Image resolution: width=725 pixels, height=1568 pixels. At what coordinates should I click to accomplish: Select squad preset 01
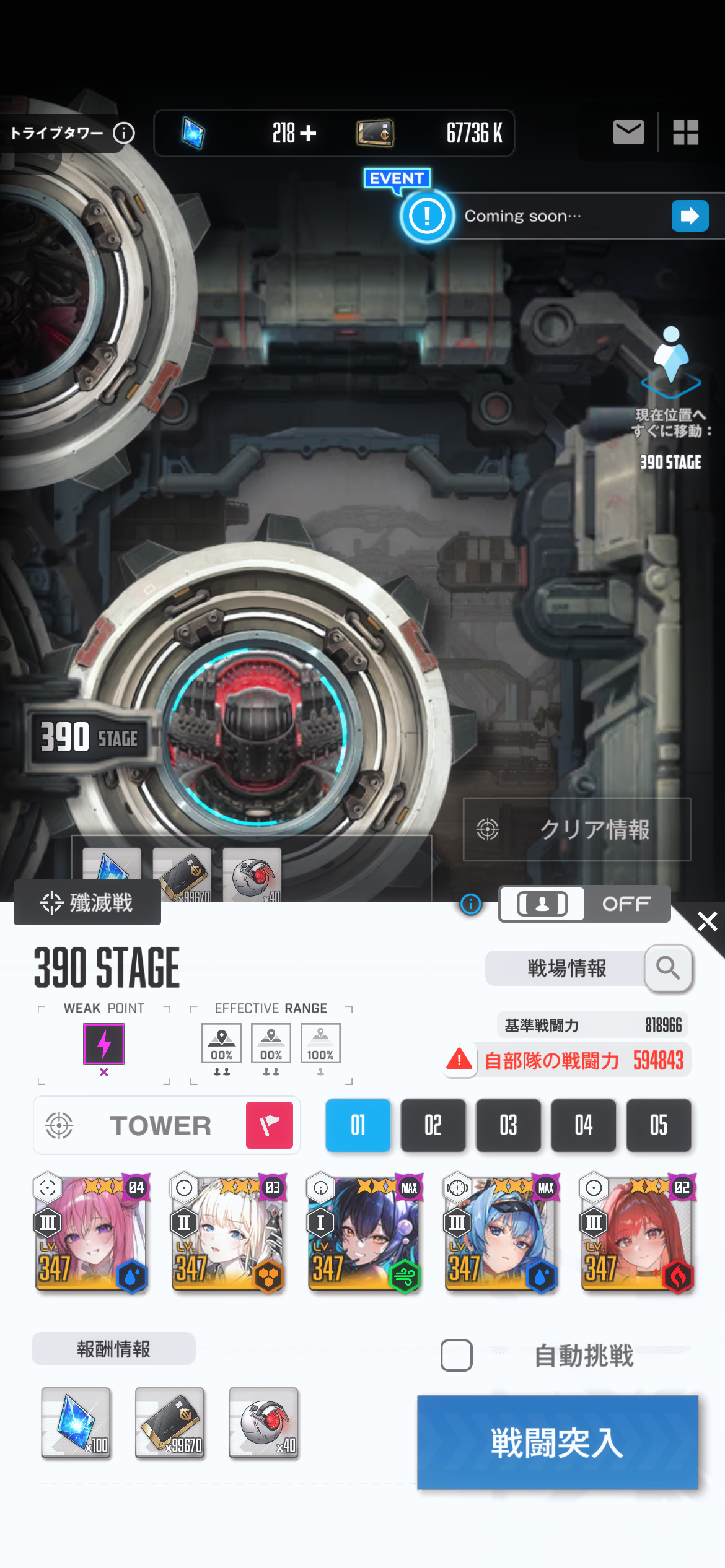(x=358, y=1125)
